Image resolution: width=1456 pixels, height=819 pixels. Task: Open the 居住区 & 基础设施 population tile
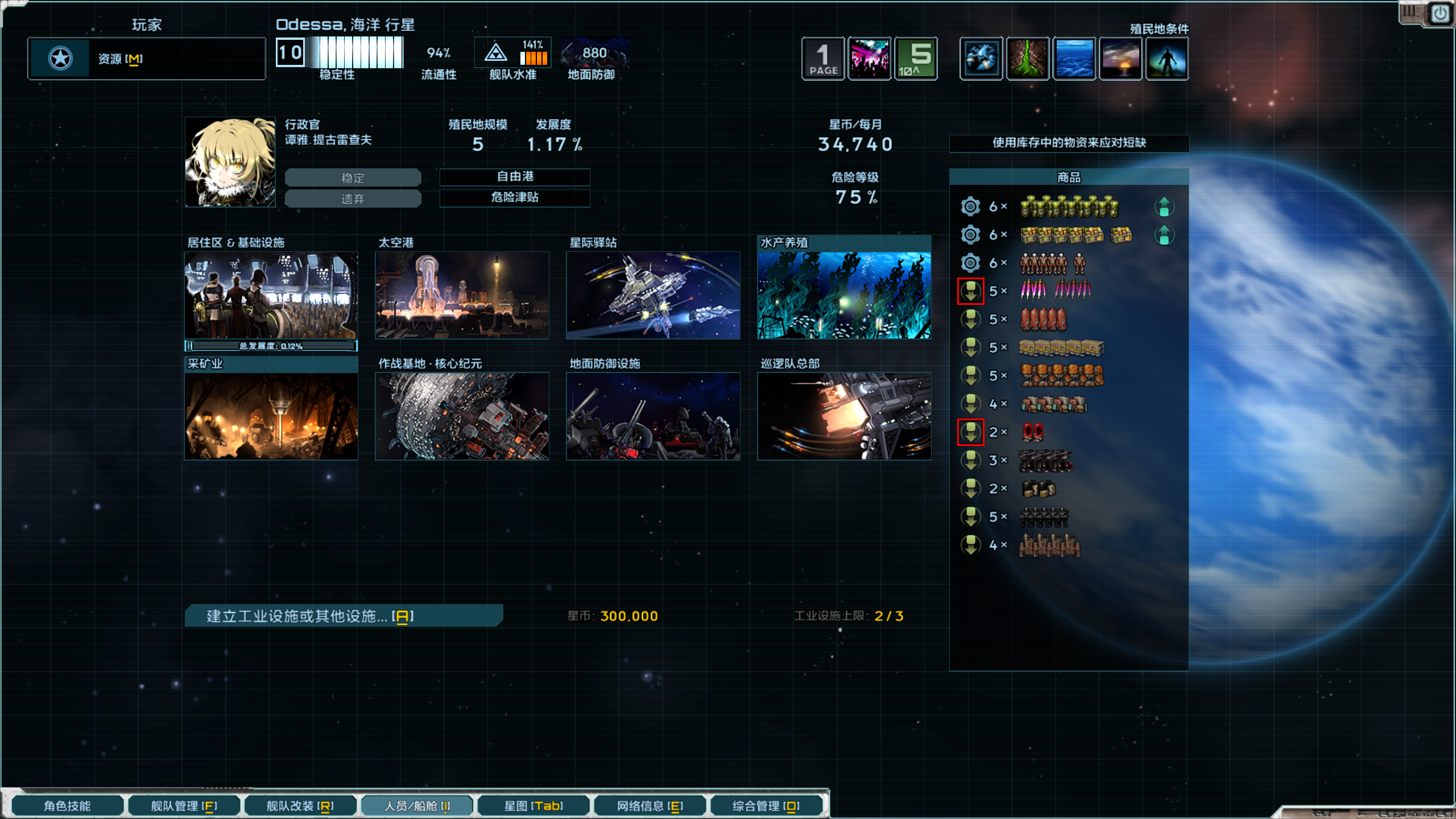271,295
